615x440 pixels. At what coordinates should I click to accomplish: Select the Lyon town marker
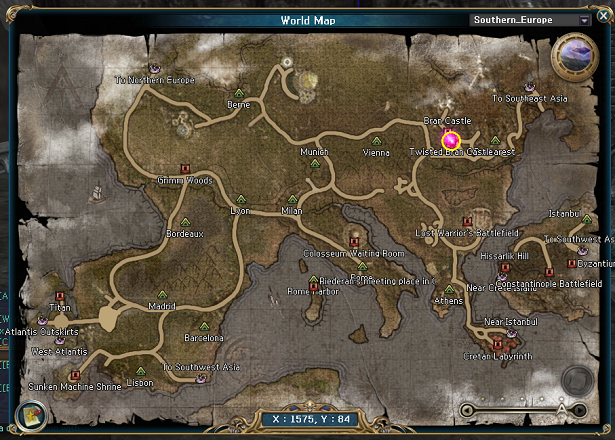tap(240, 200)
